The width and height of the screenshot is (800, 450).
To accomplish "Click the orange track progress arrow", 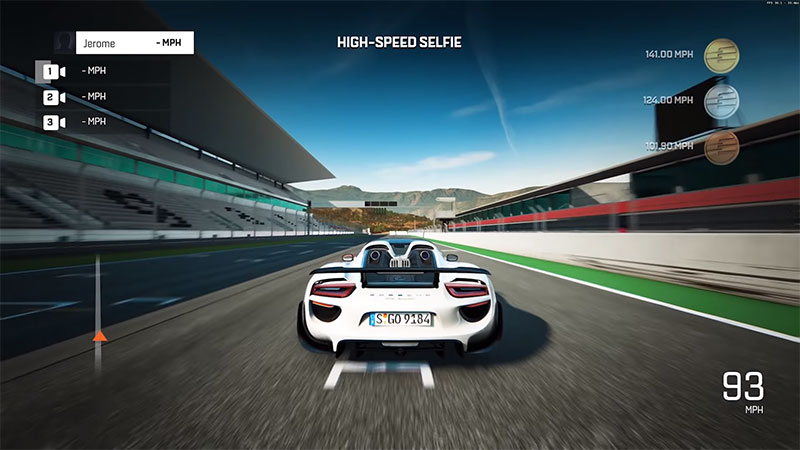I will pos(98,337).
